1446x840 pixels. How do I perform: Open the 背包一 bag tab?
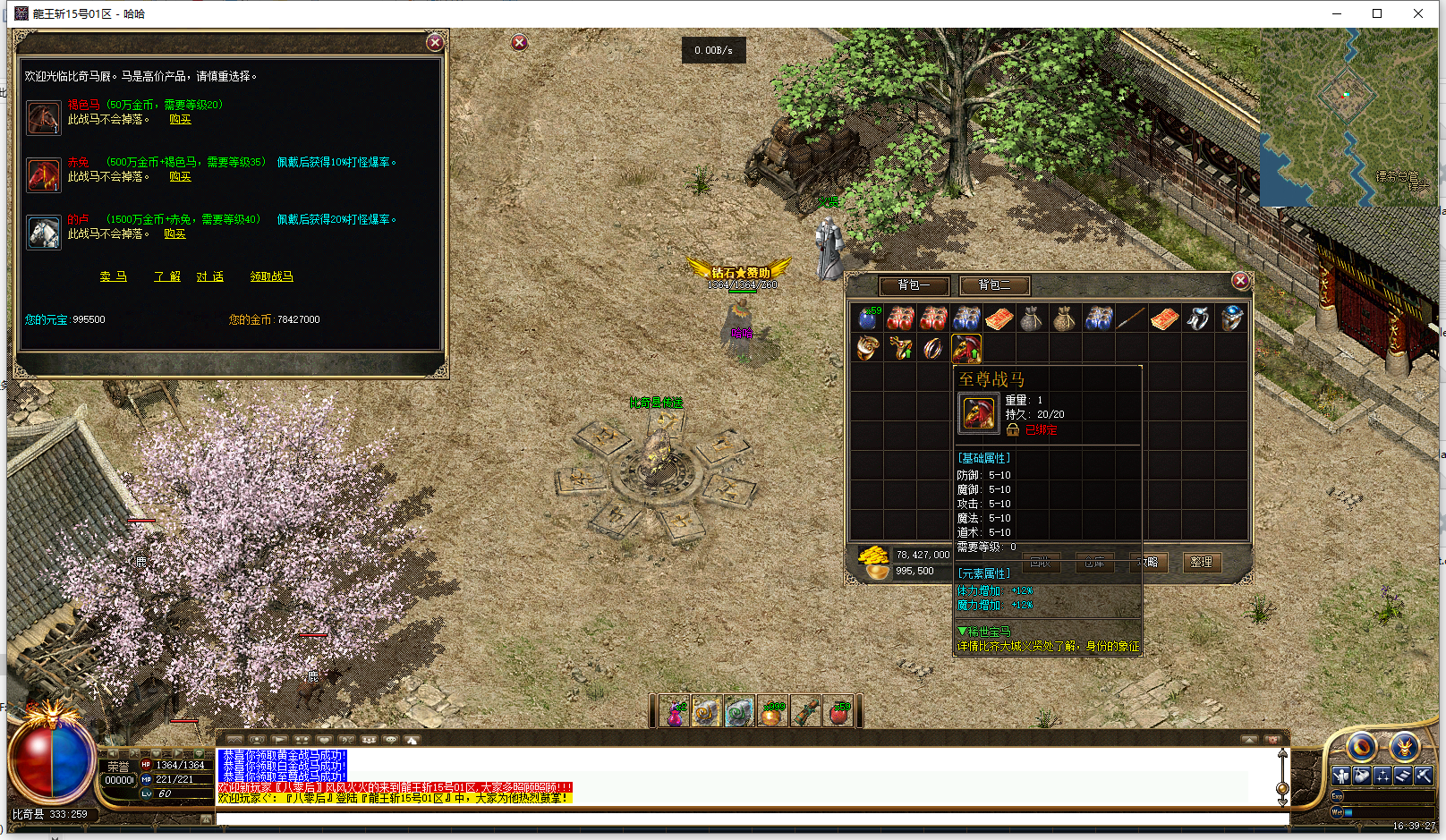(x=914, y=285)
